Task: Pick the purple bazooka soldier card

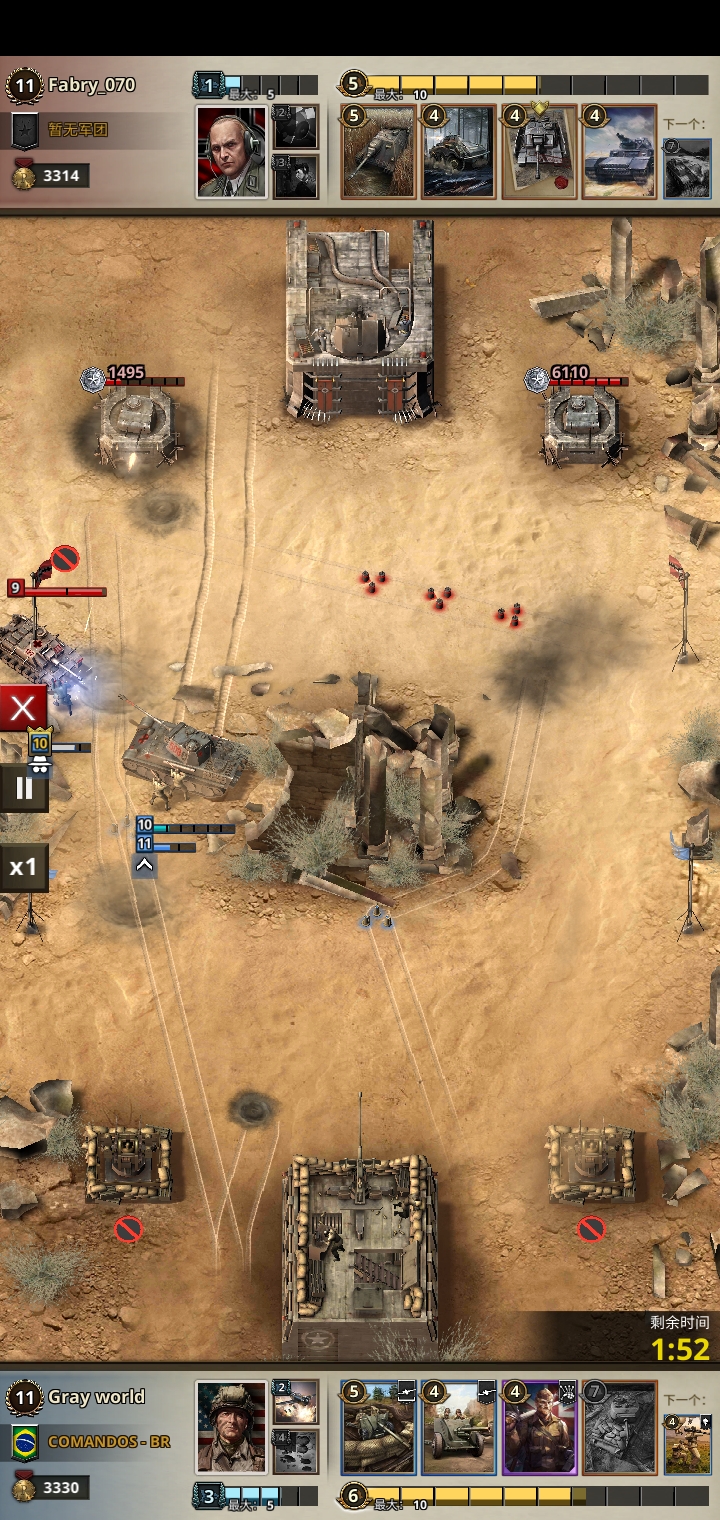Action: pyautogui.click(x=539, y=1428)
